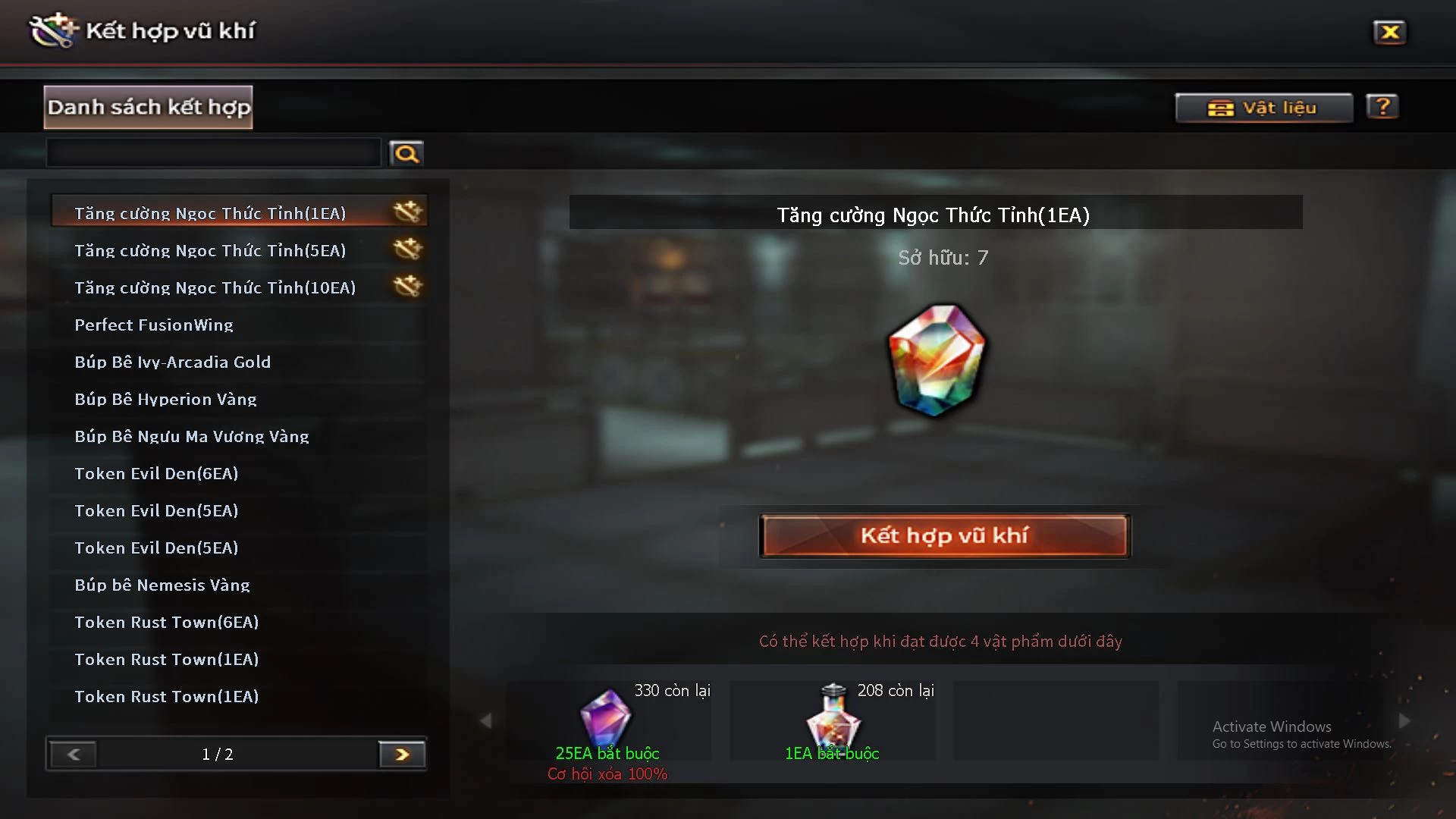
Task: Open the Búp bê Nemesis Vàng recipe
Action: 162,585
